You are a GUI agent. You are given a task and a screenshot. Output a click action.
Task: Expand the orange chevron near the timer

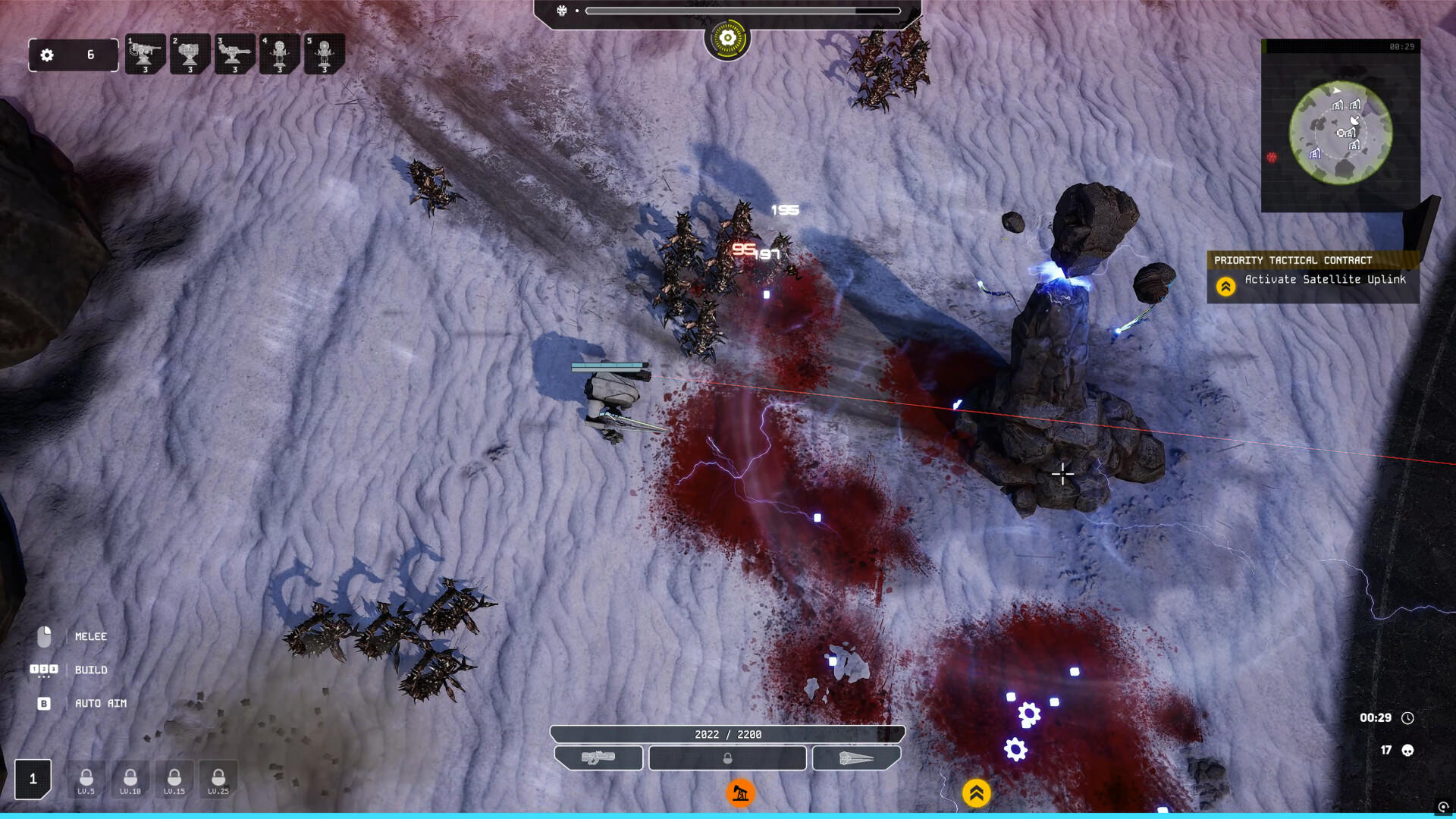click(977, 792)
